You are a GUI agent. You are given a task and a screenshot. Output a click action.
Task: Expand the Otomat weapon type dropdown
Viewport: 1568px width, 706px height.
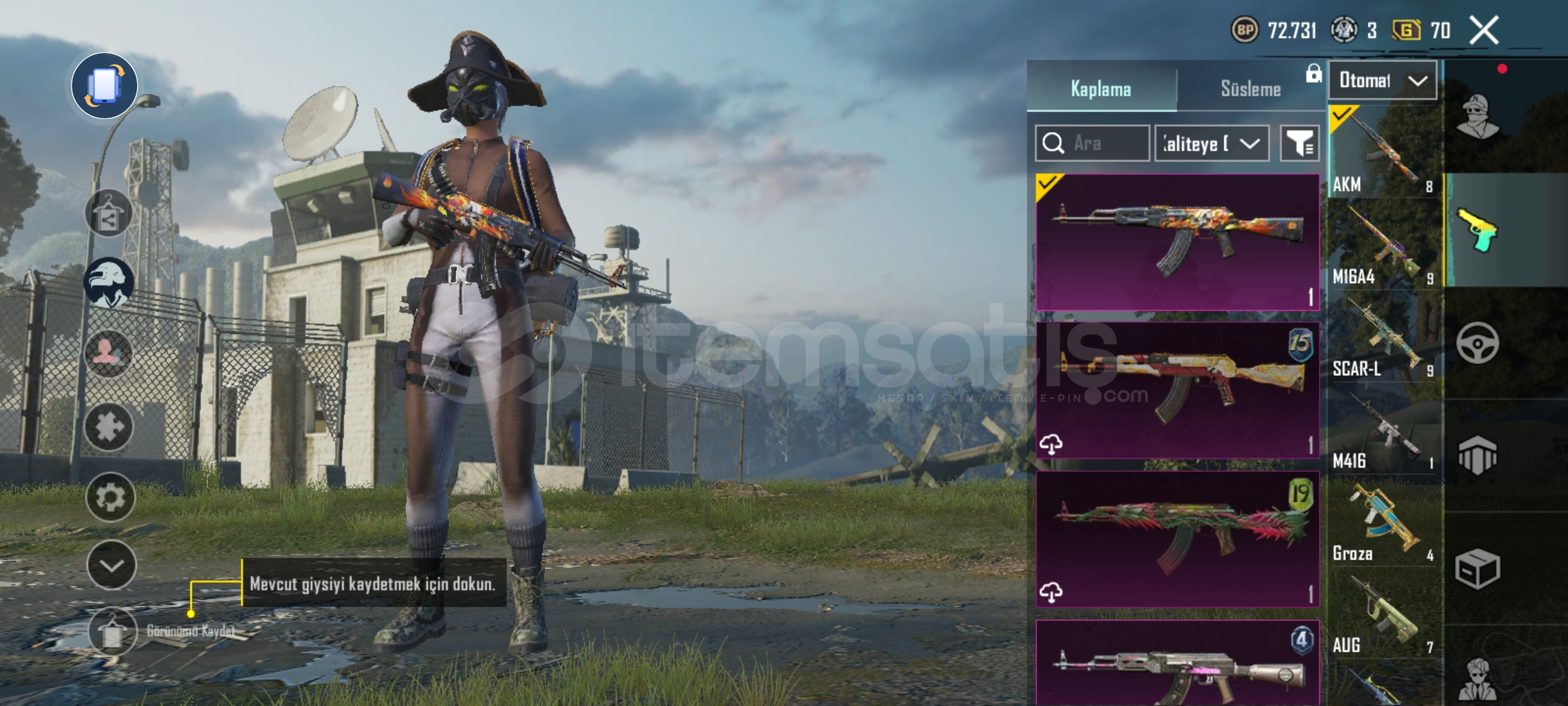click(x=1382, y=80)
